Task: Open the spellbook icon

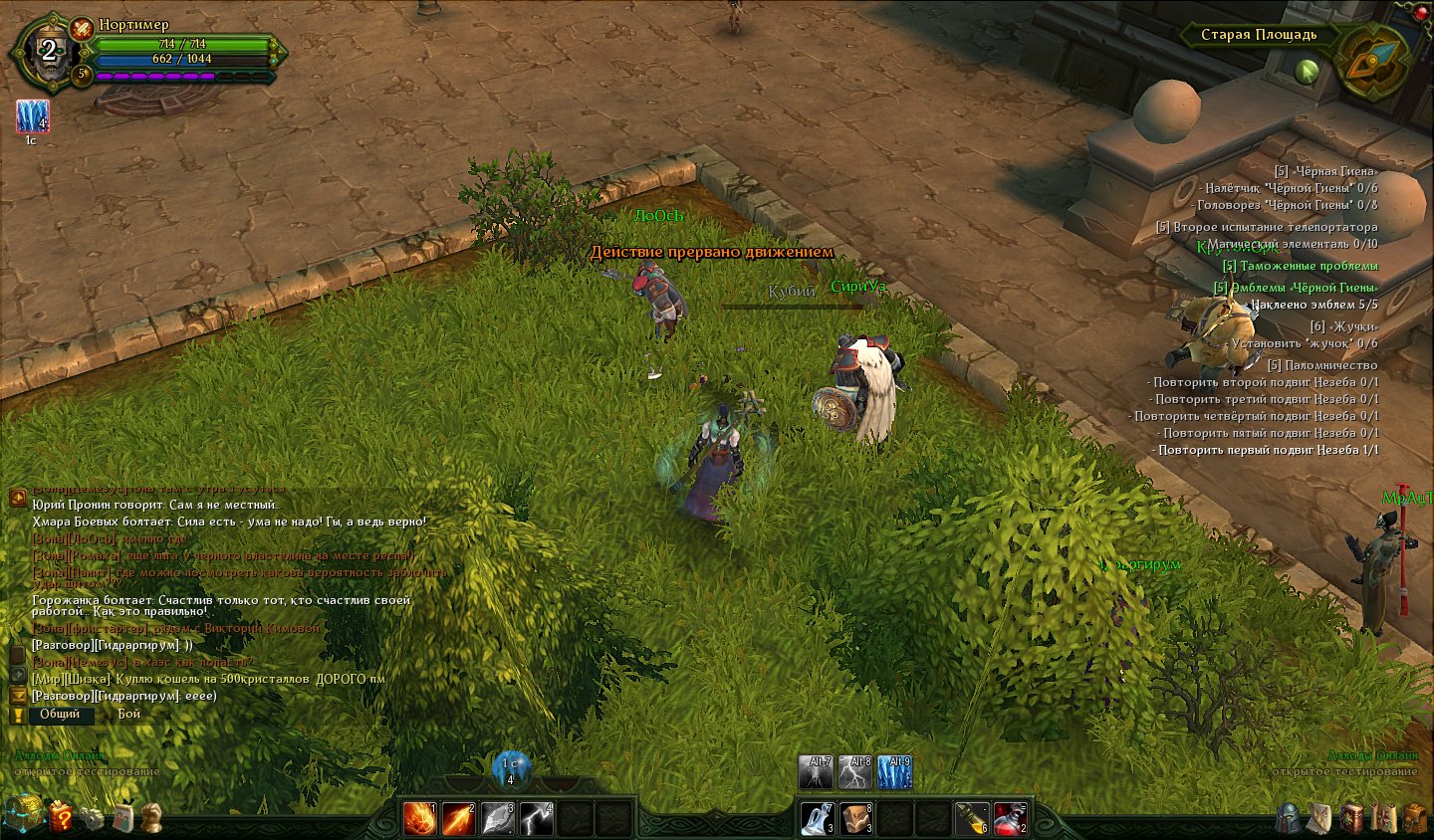Action: [x=1351, y=818]
